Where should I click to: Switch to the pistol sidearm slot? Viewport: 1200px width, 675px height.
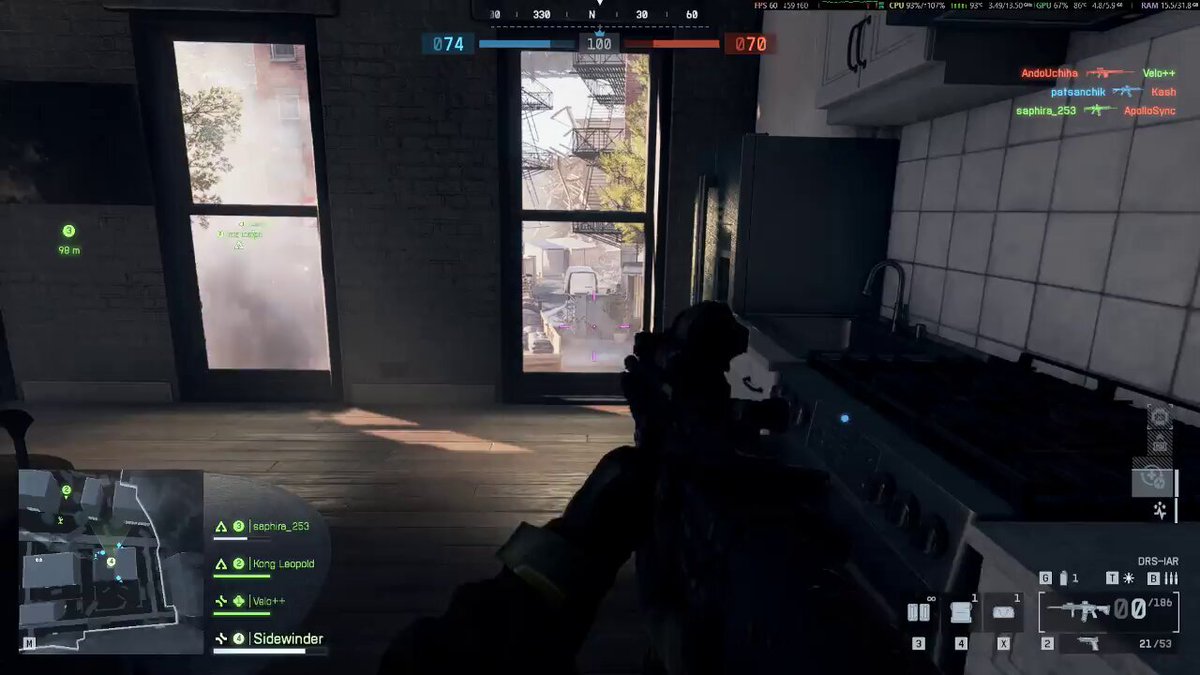pos(1088,643)
